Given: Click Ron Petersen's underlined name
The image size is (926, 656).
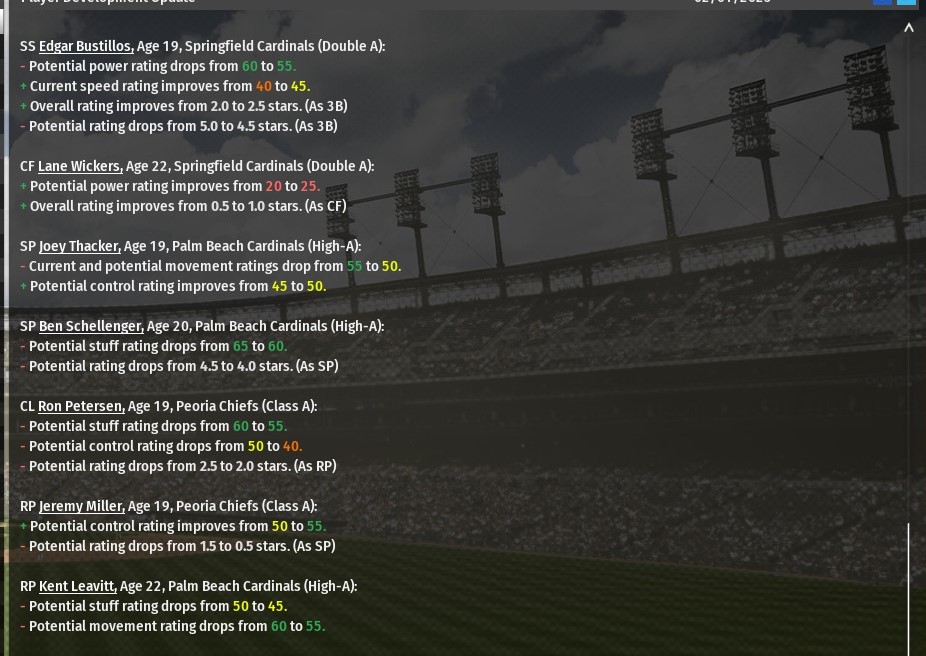Looking at the screenshot, I should pos(81,406).
